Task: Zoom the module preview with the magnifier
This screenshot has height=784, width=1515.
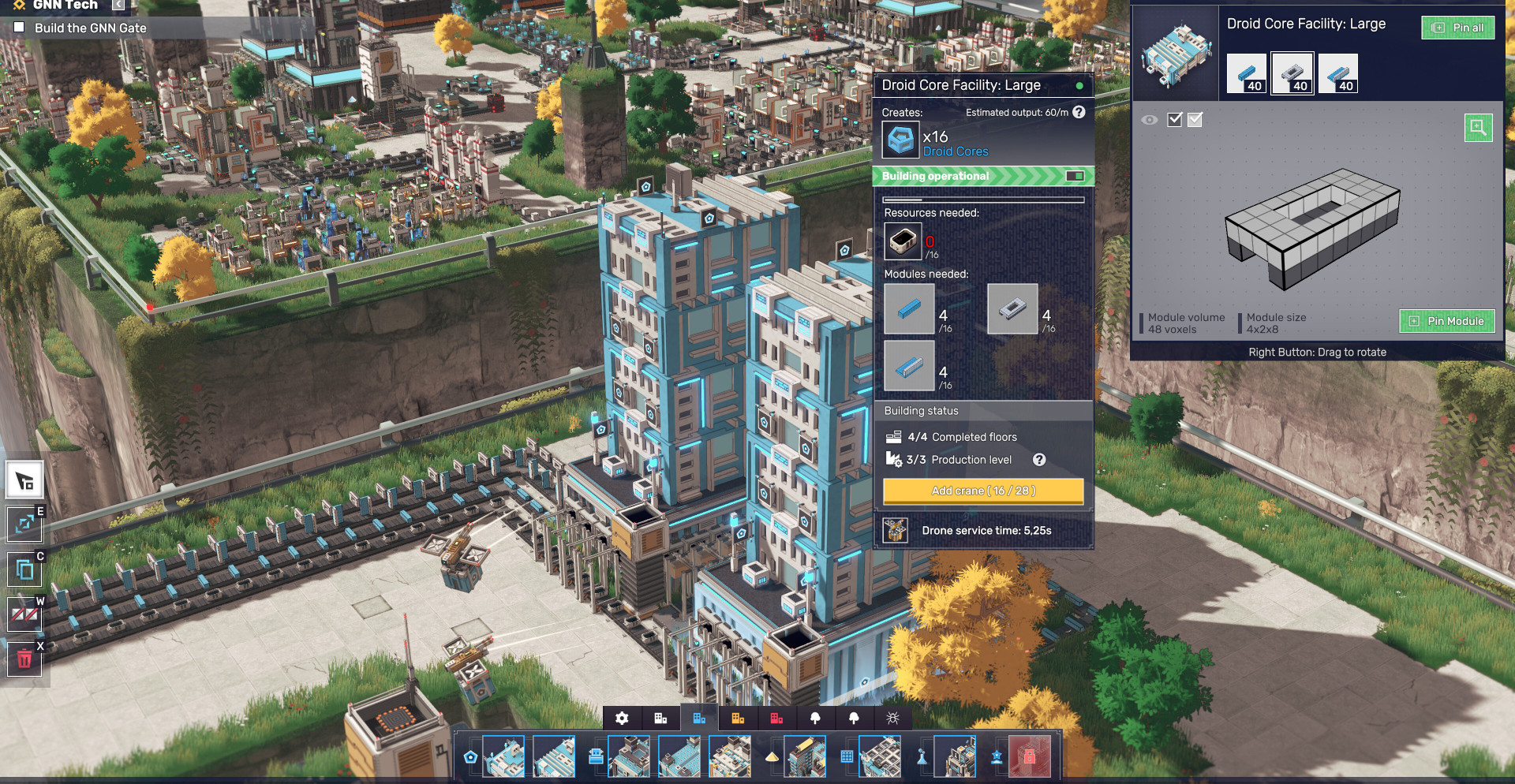Action: point(1478,128)
